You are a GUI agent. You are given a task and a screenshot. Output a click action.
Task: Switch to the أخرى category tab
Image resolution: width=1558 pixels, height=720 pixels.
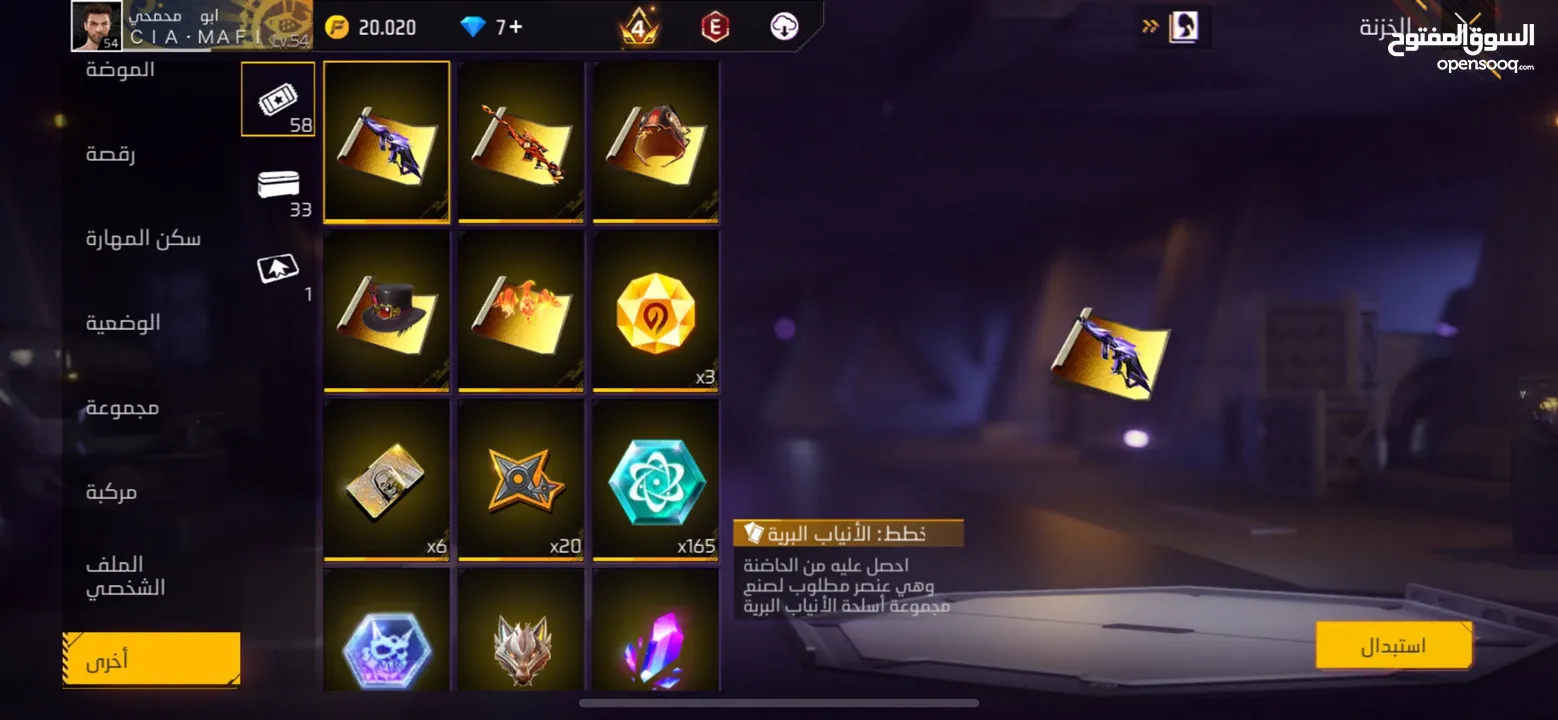(x=151, y=660)
